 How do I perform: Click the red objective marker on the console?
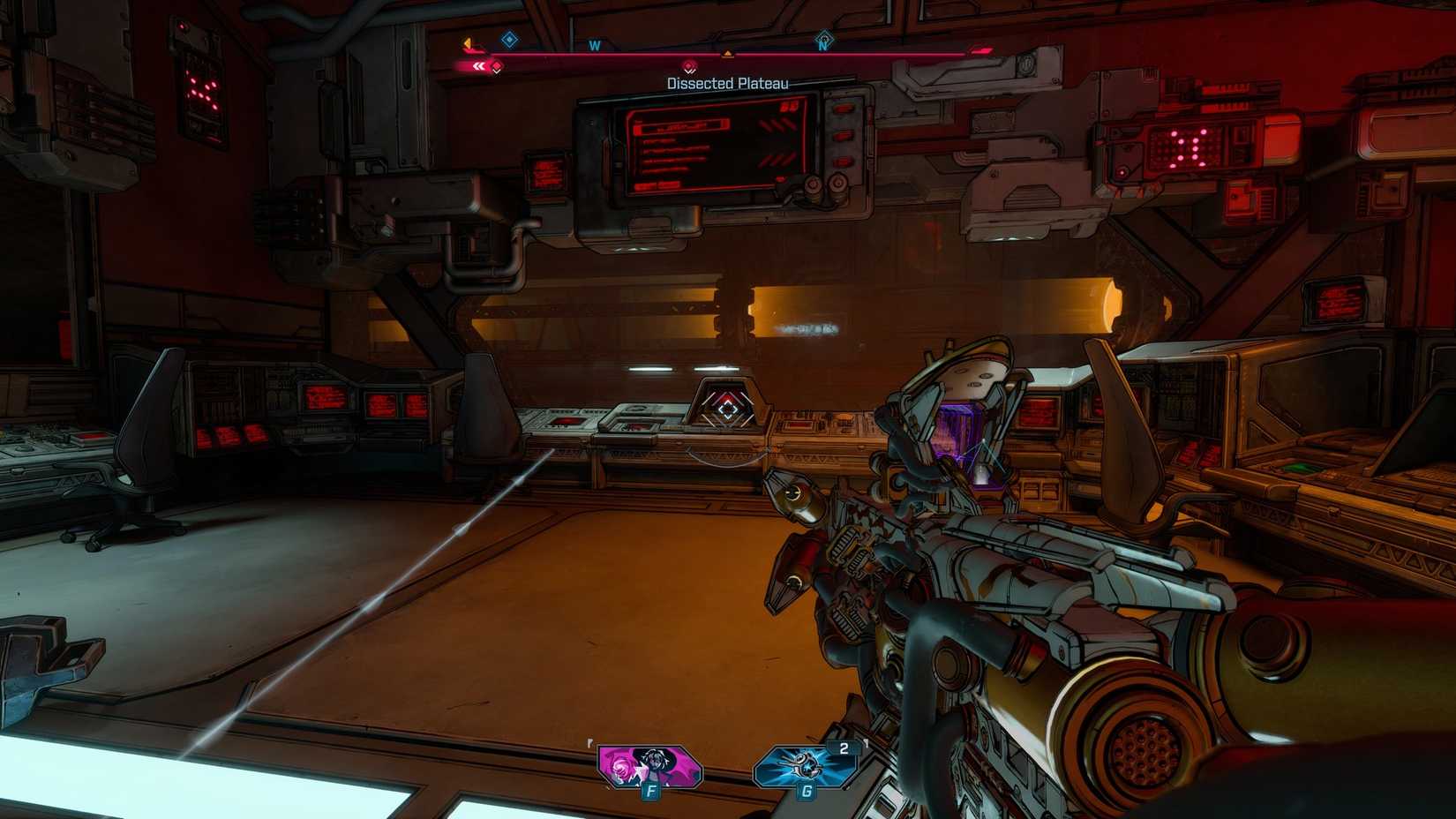click(x=727, y=409)
